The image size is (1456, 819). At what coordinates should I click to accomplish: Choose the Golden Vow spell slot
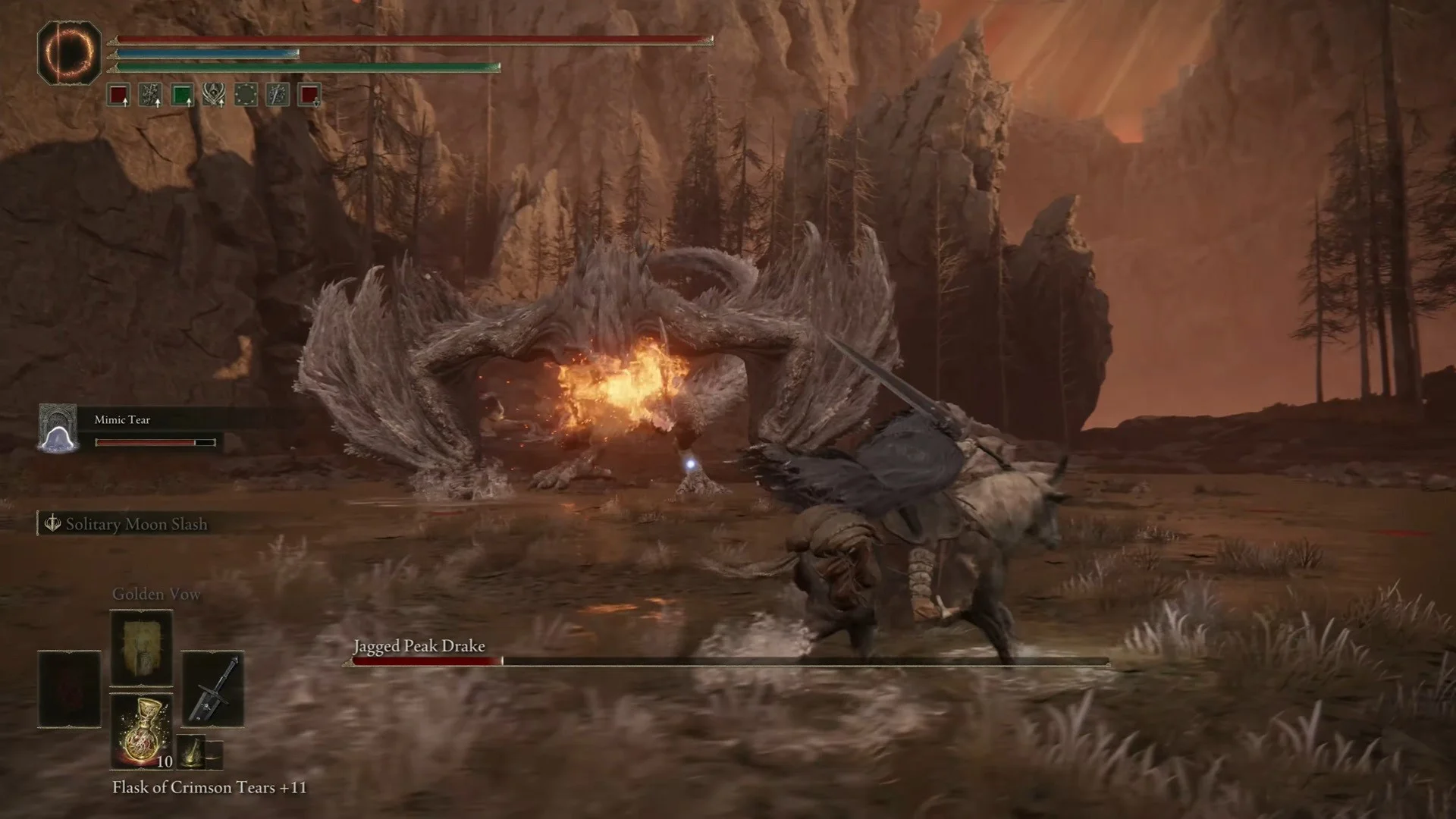pyautogui.click(x=141, y=648)
